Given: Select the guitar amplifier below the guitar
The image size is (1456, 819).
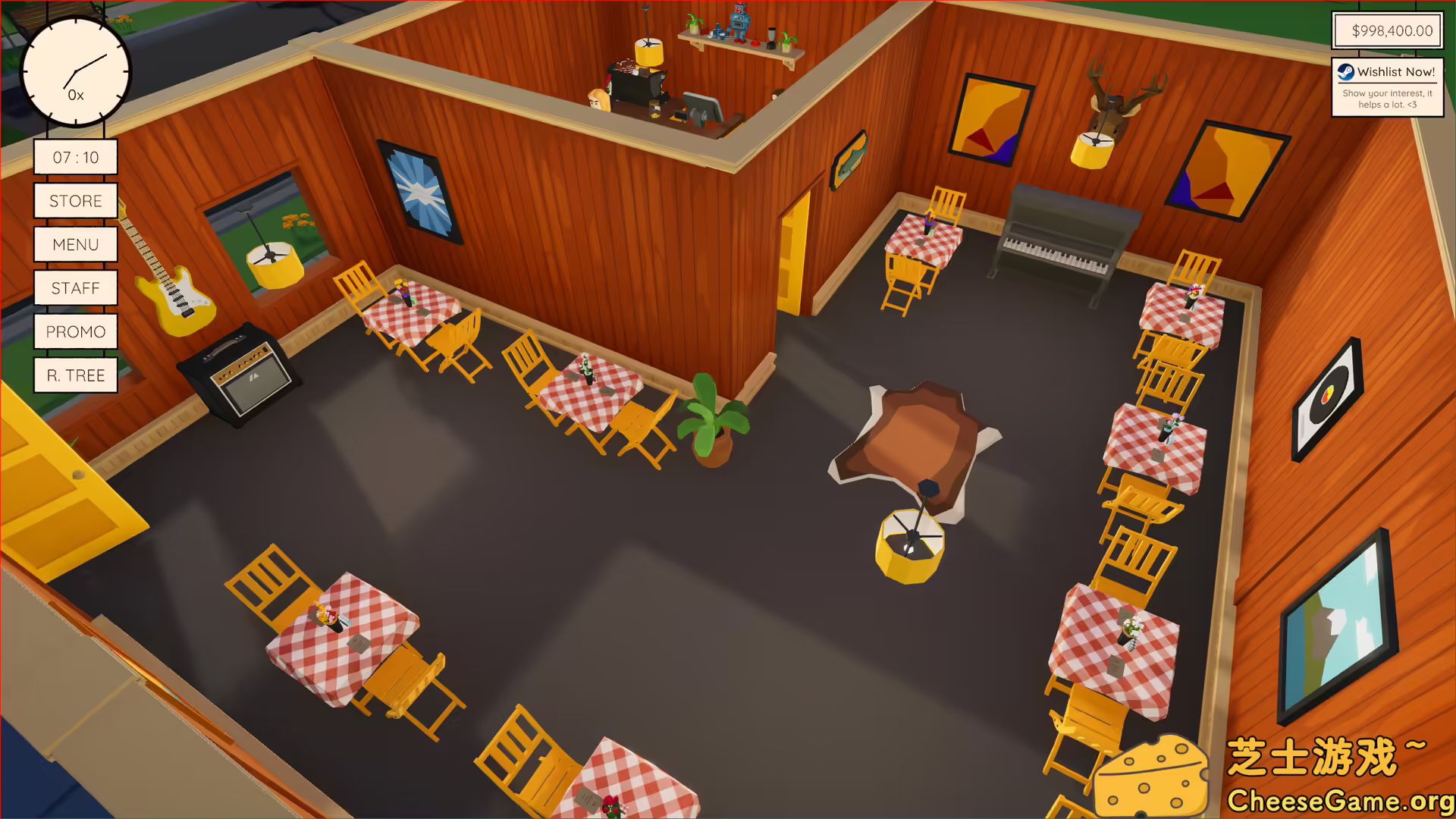Looking at the screenshot, I should tap(240, 372).
